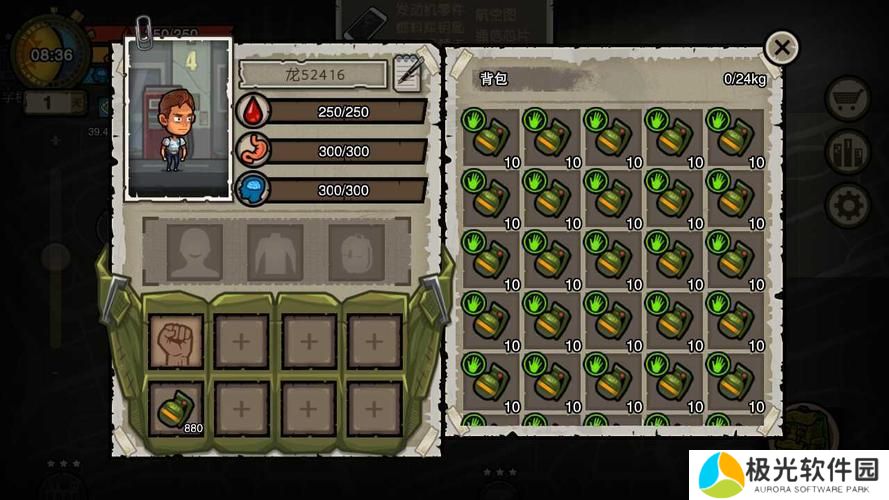889x500 pixels.
Task: Select the player name field 龙52416
Action: (x=313, y=74)
